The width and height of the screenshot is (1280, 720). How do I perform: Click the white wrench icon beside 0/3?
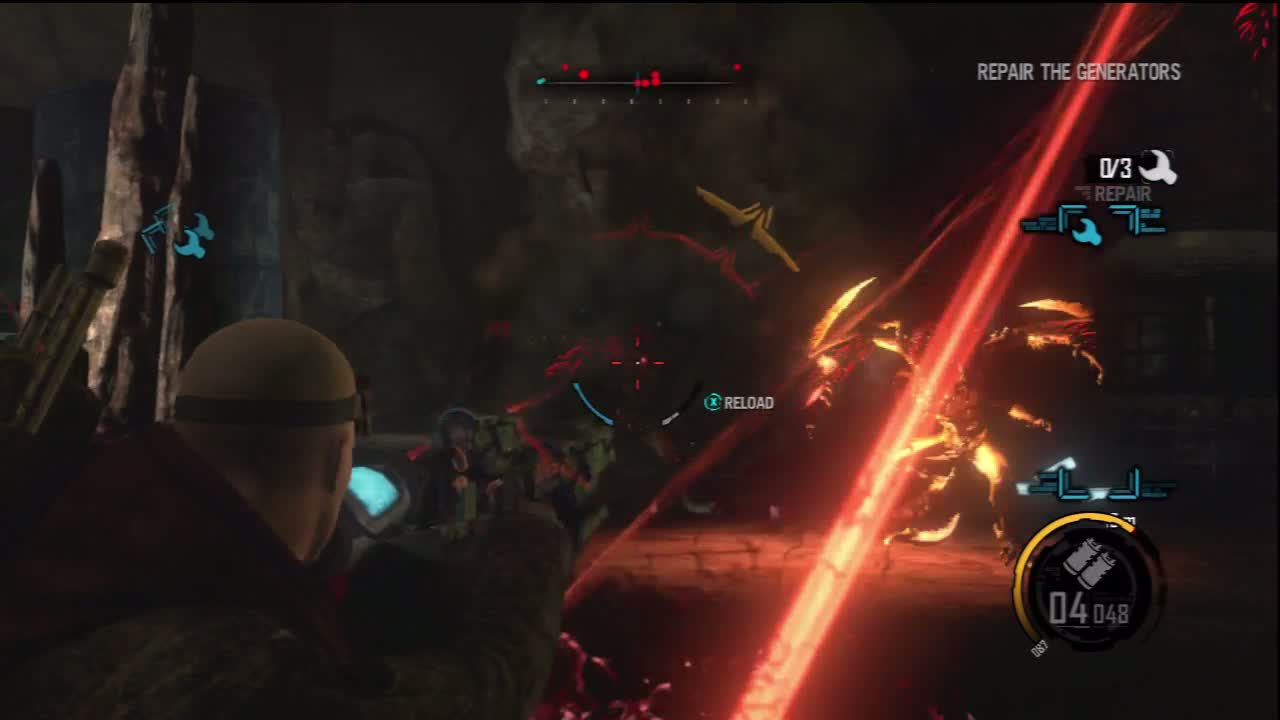coord(1158,166)
